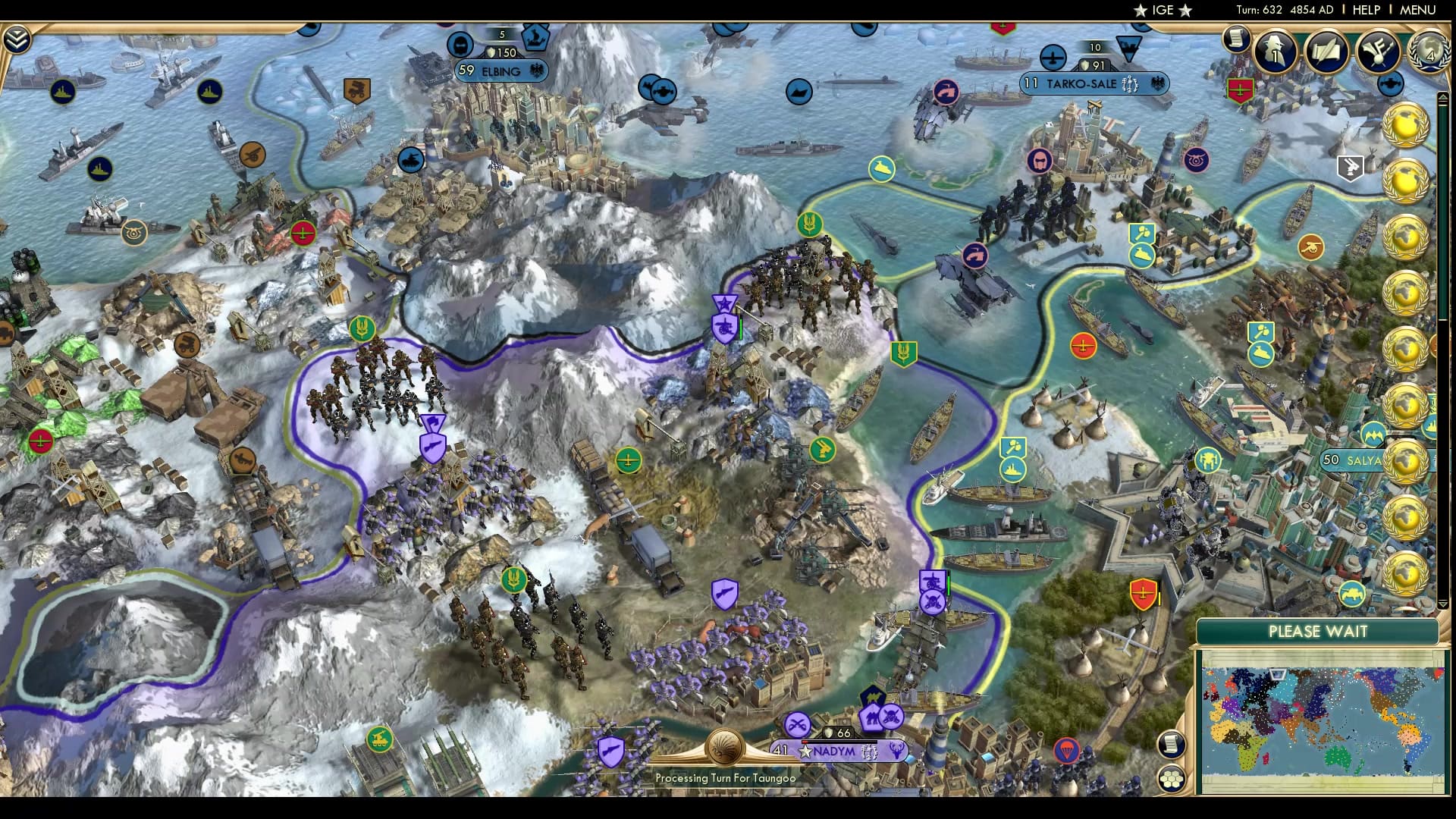Open the Espionage Overview spy icon

[1274, 53]
